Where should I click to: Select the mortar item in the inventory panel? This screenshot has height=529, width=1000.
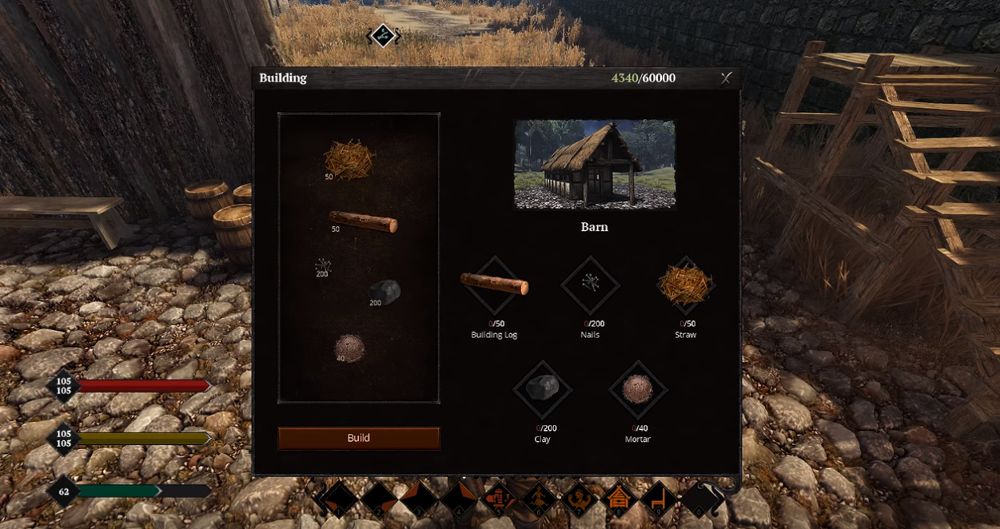(x=349, y=347)
